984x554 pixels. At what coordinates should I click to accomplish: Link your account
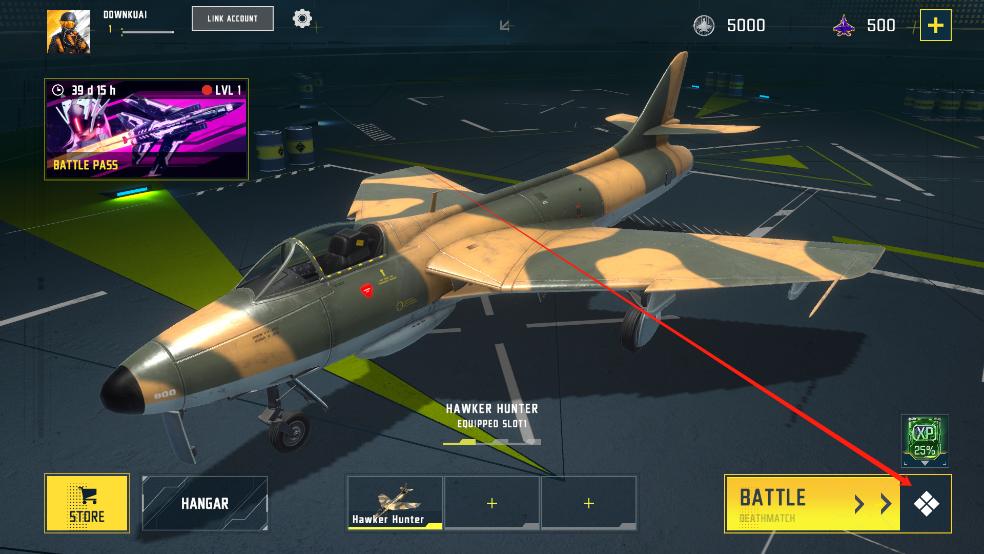[232, 18]
